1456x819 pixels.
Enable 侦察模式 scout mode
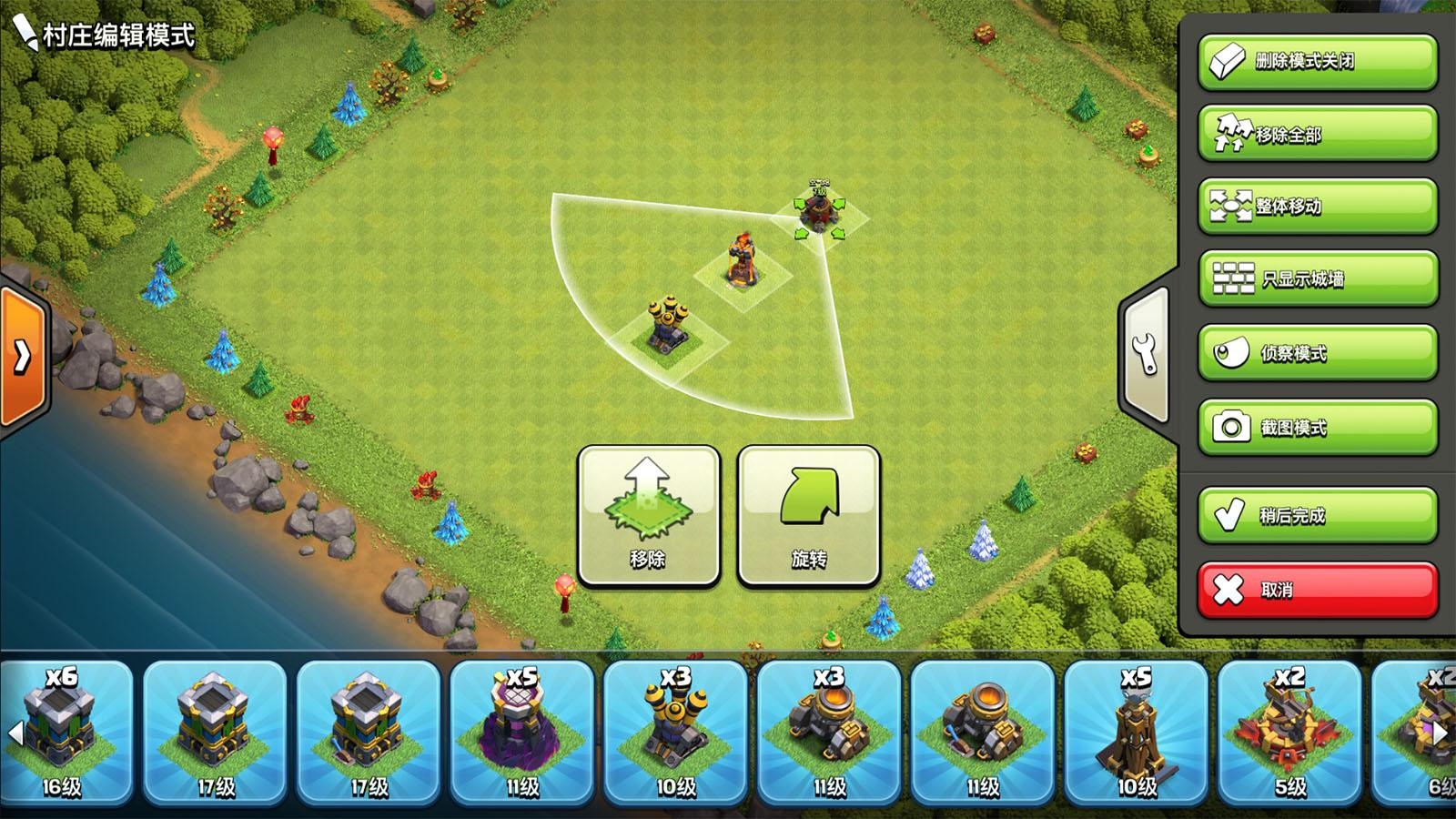(x=1317, y=352)
